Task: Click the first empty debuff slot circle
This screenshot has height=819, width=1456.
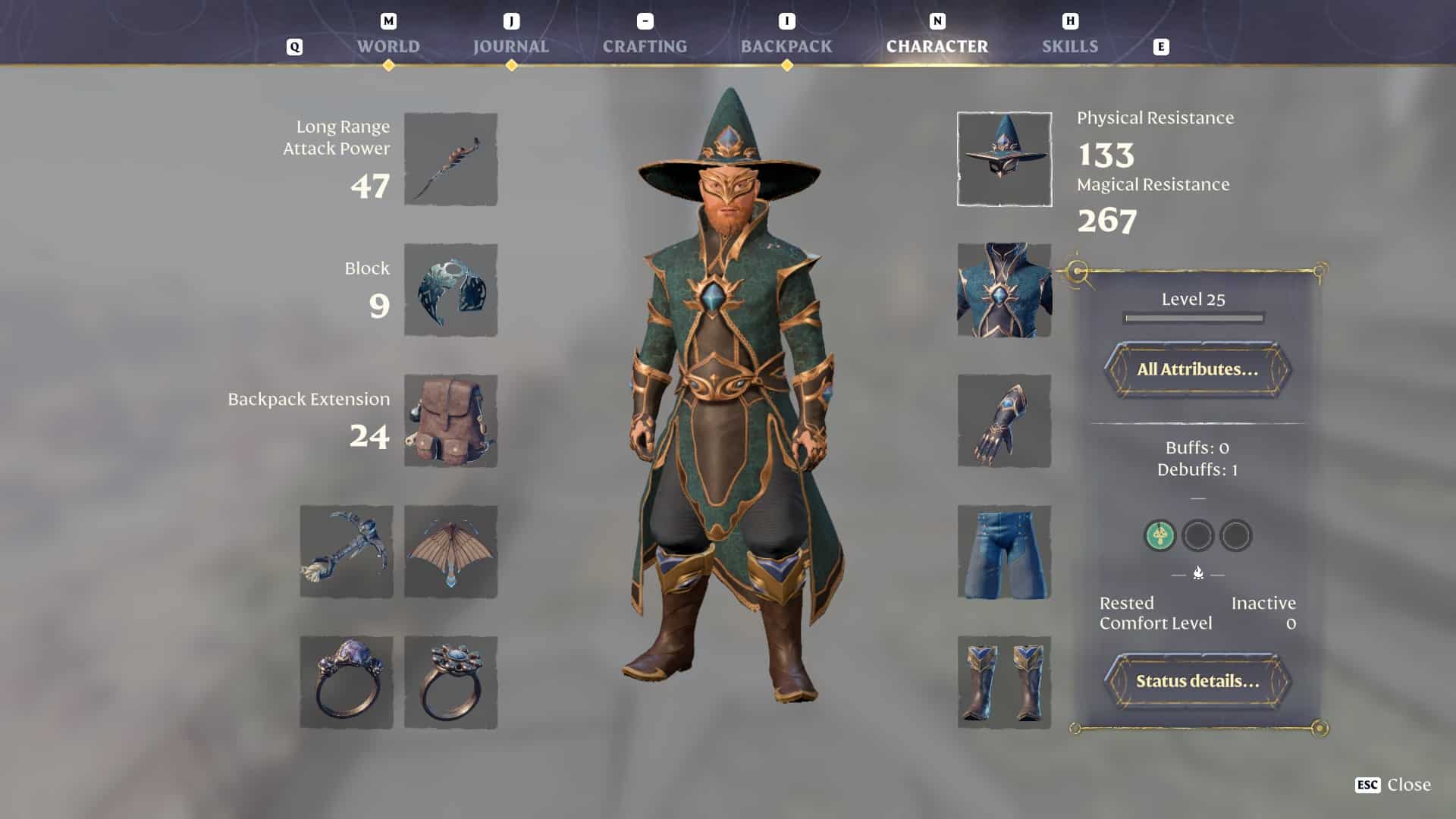Action: point(1198,536)
